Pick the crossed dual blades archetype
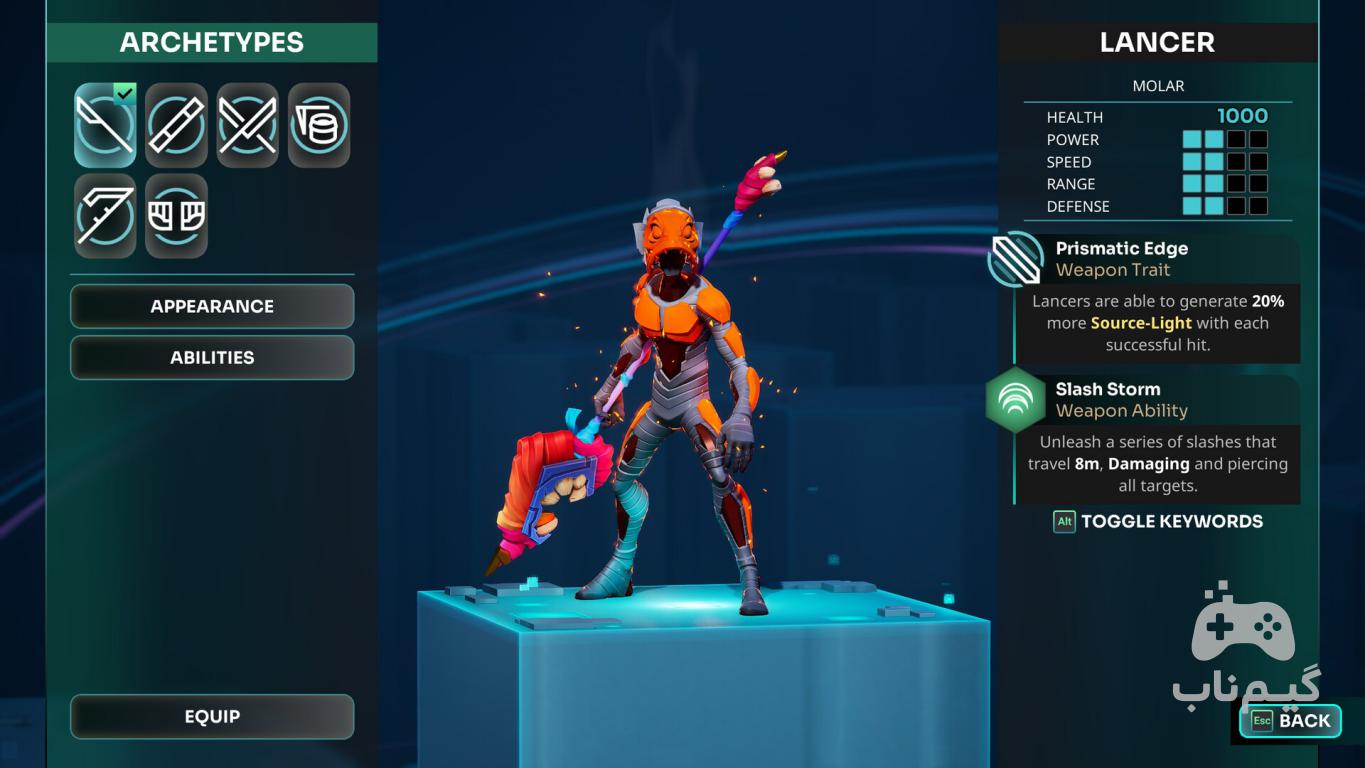Screen dimensions: 1365x768 tap(247, 125)
